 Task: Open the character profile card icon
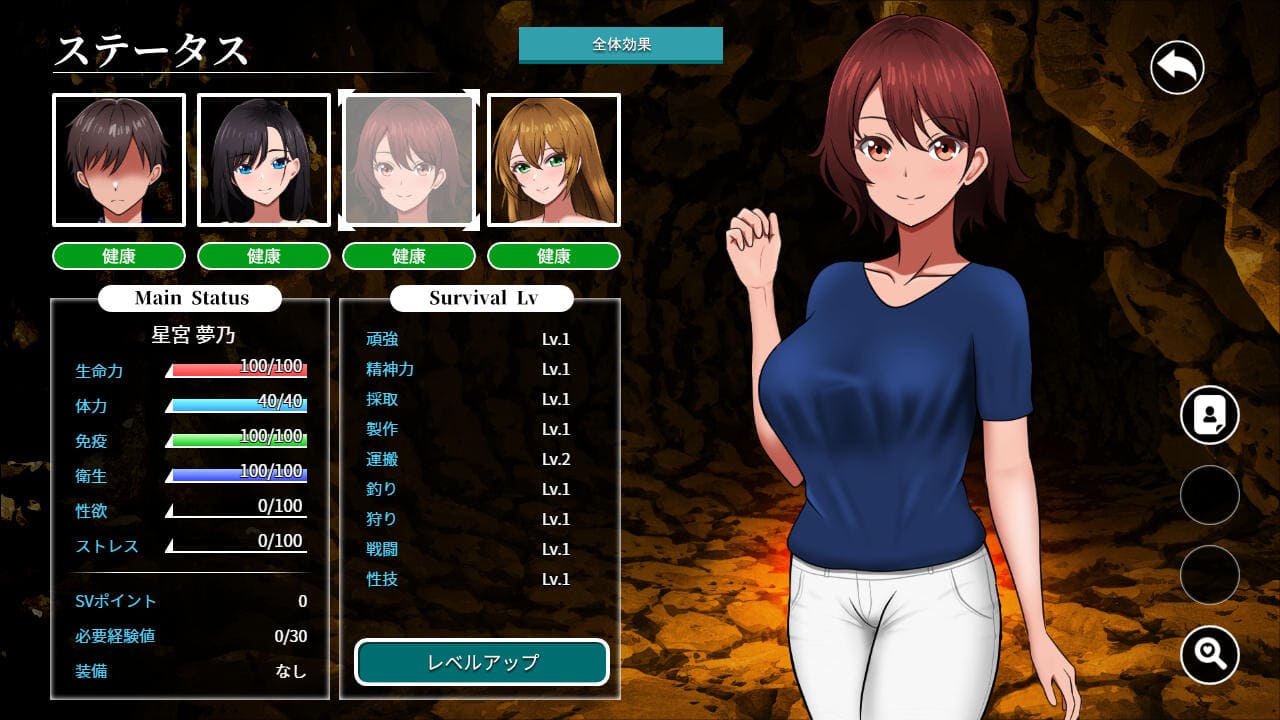(1209, 415)
